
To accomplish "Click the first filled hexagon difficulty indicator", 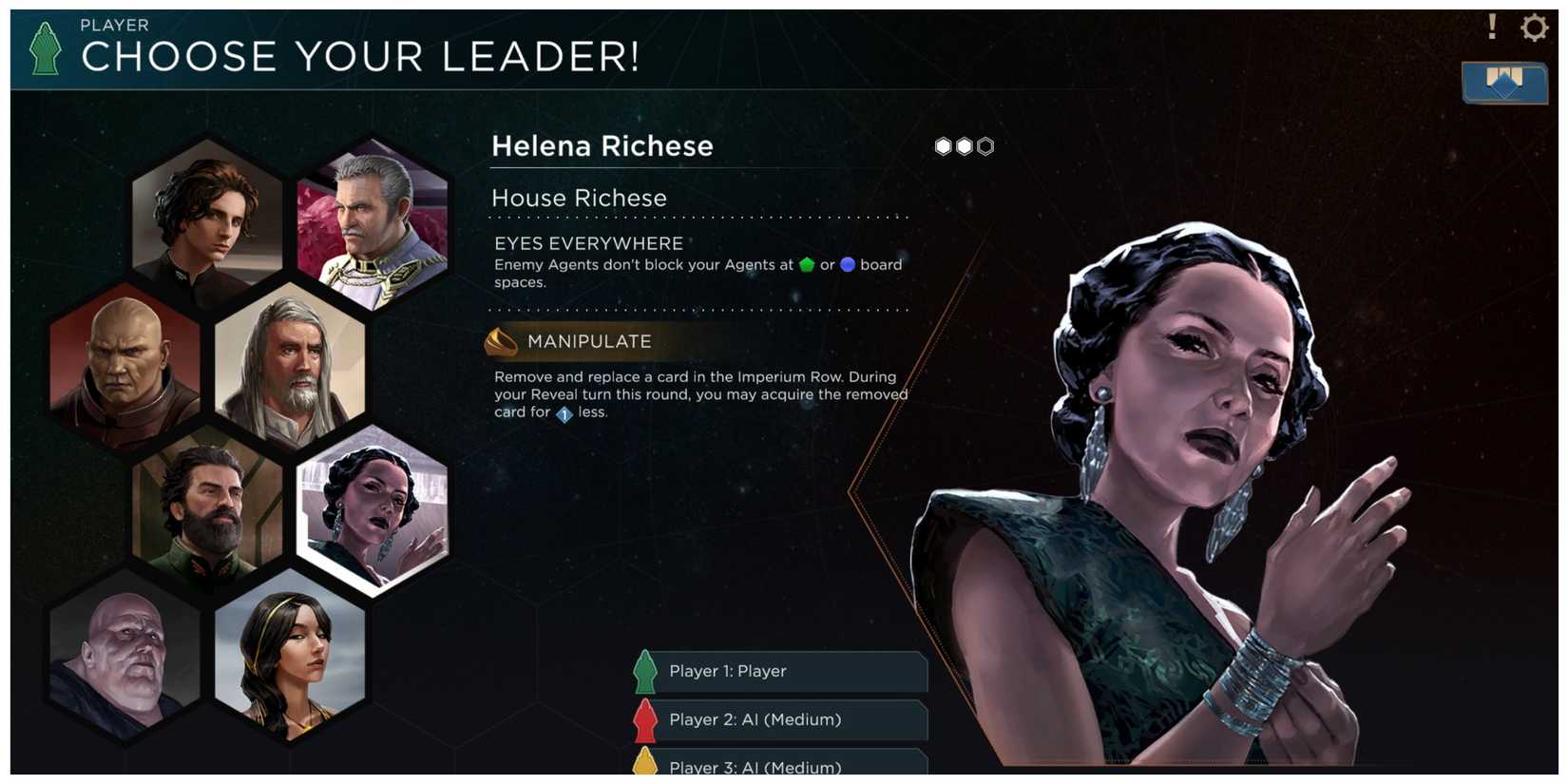I will [942, 146].
